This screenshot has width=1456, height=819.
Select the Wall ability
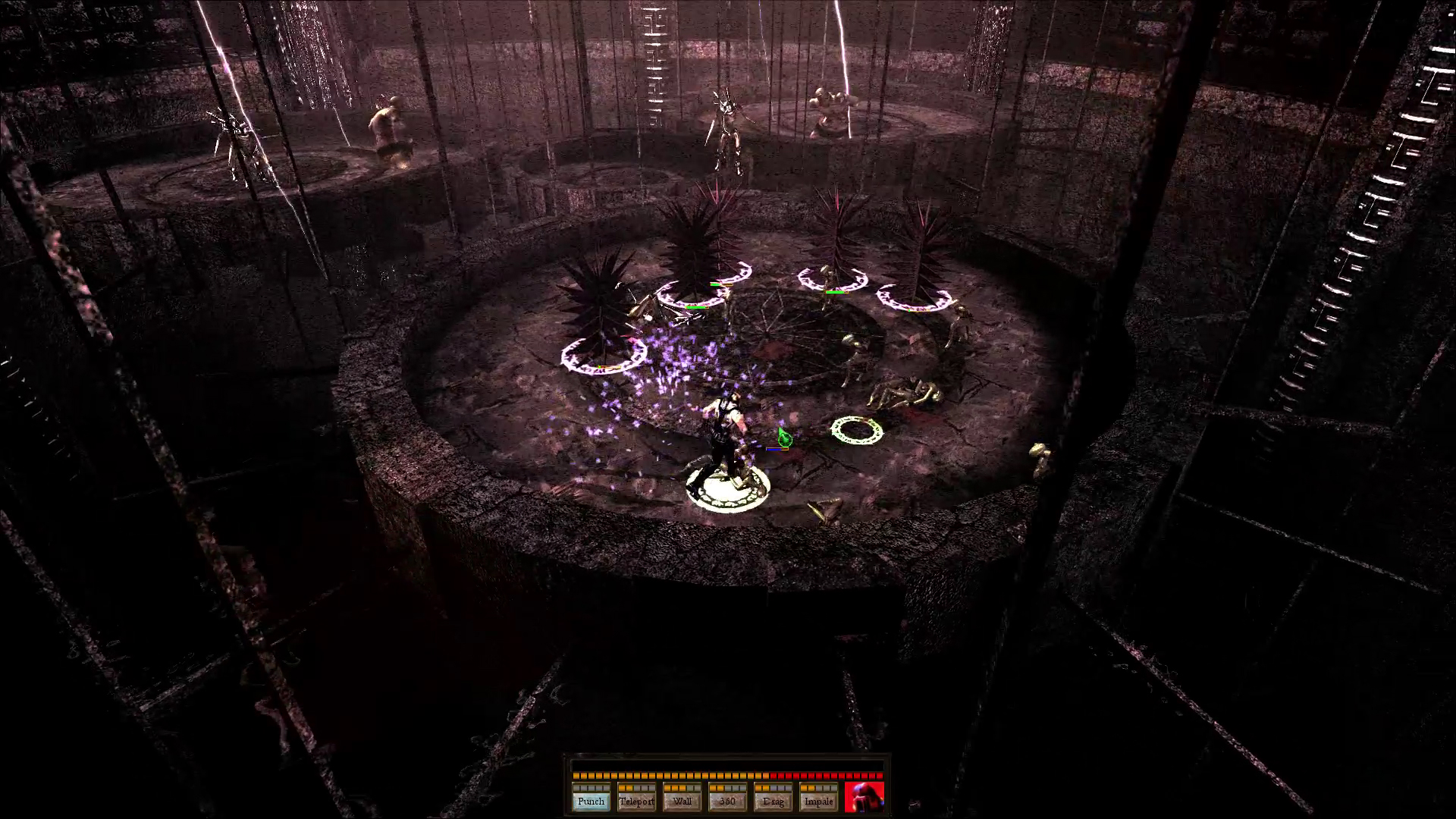[682, 802]
